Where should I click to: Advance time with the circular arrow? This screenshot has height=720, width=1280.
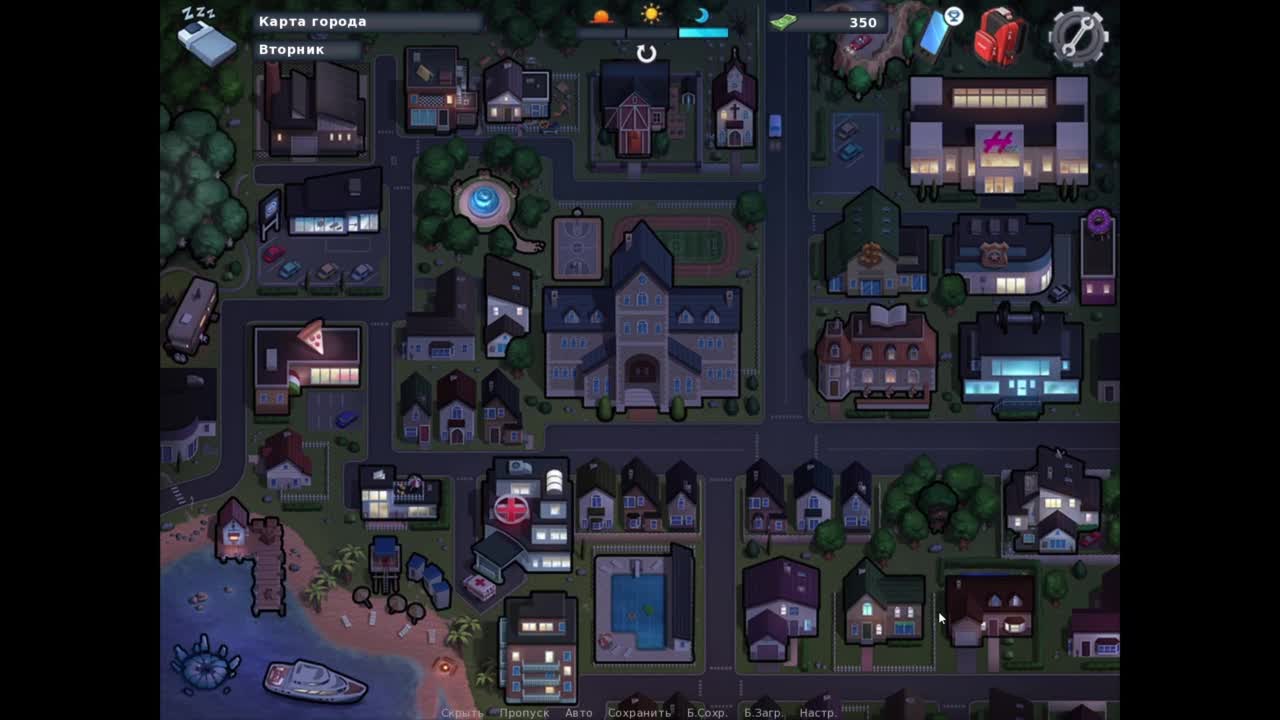(x=647, y=54)
